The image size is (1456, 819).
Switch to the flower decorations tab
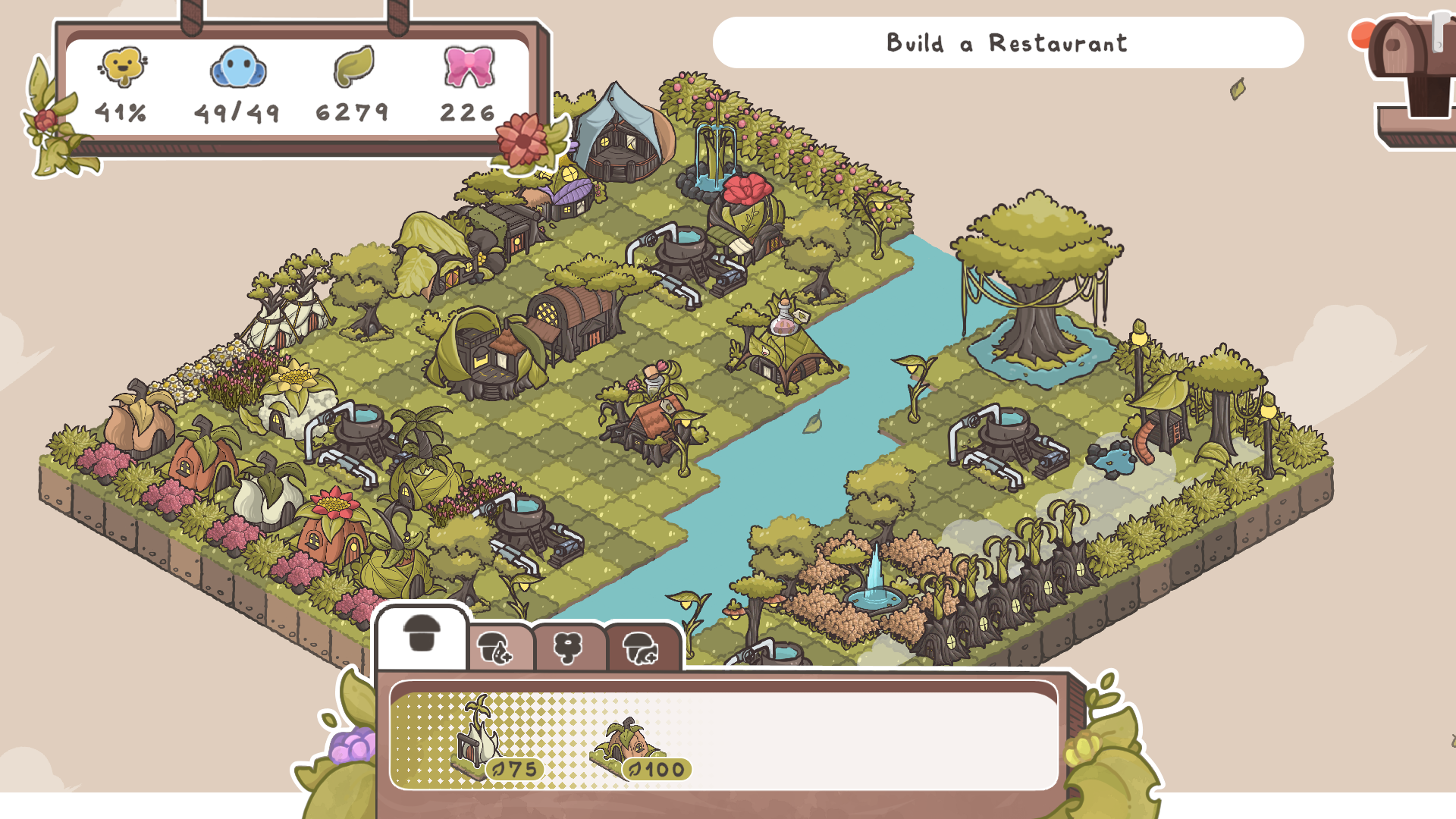click(568, 648)
